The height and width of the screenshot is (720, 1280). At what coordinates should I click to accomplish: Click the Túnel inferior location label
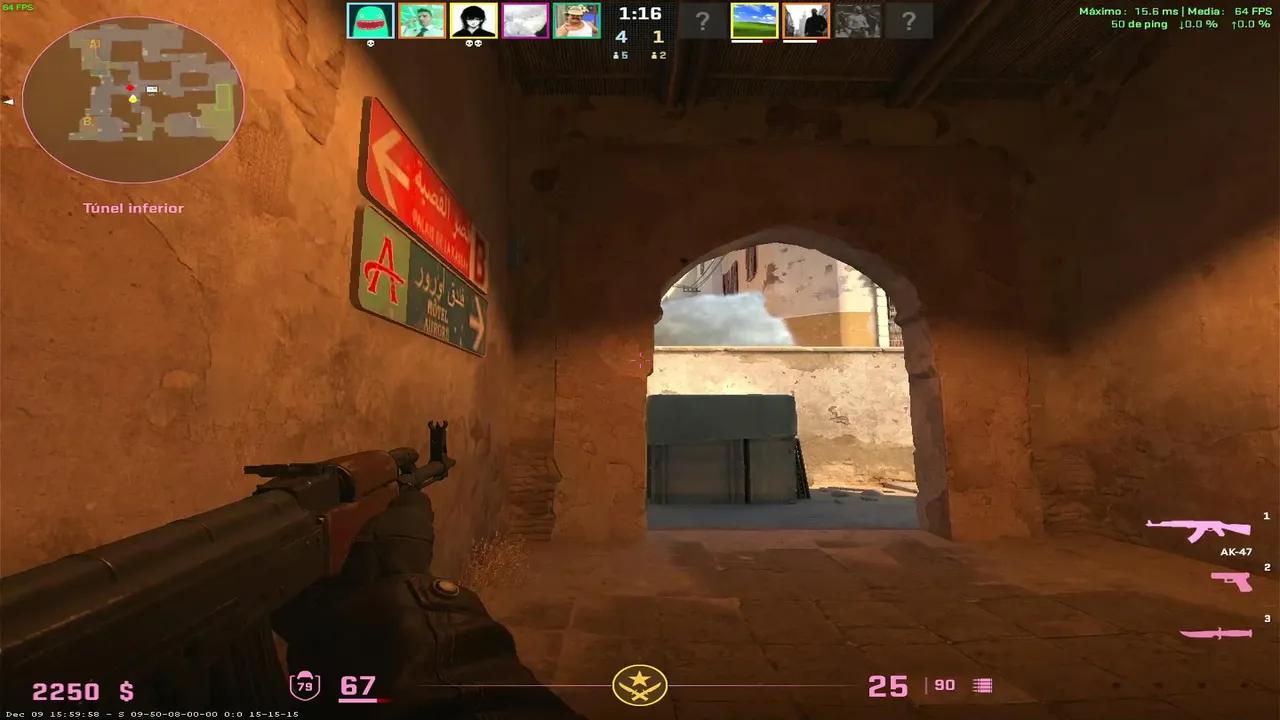(x=132, y=207)
